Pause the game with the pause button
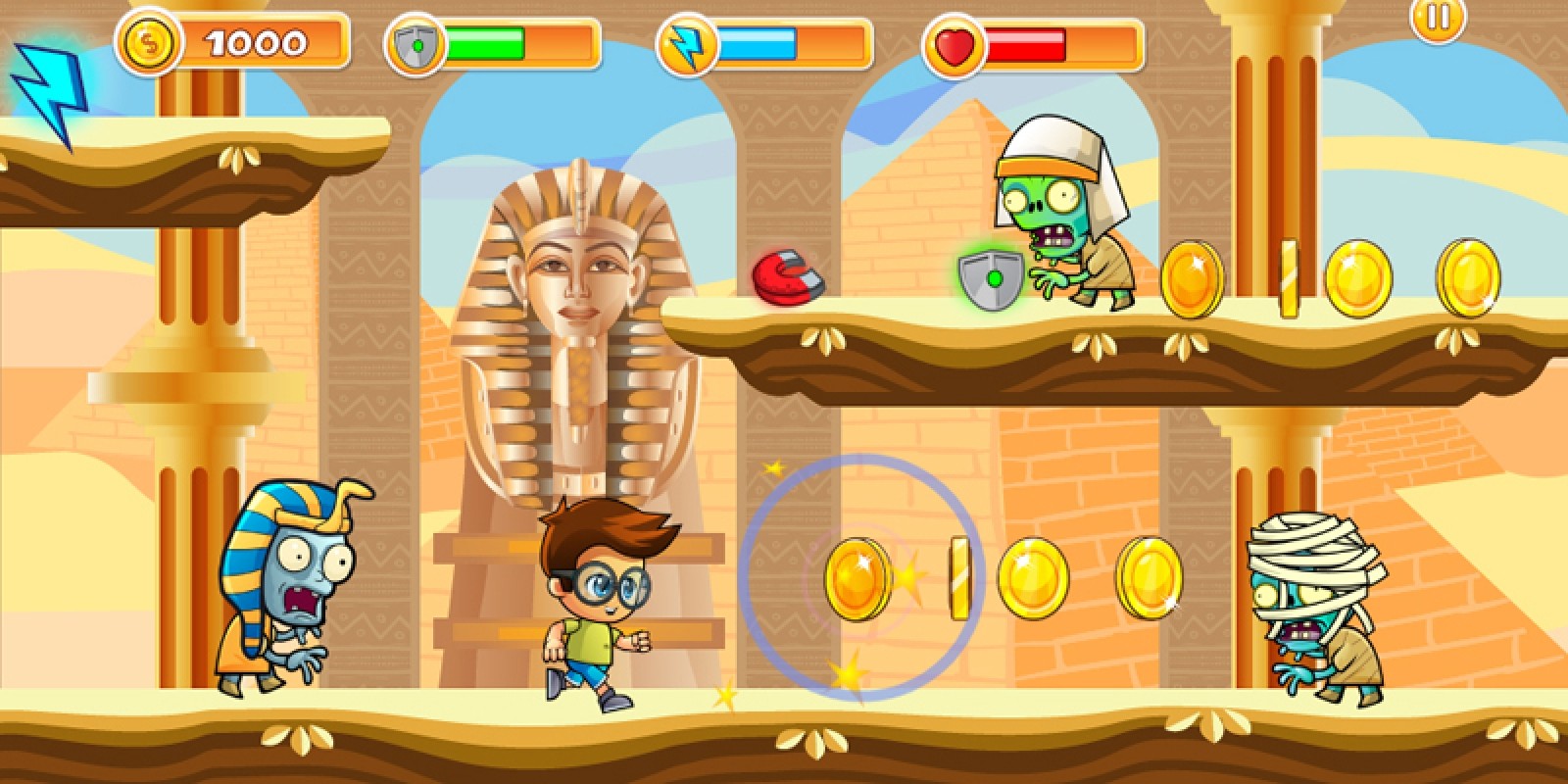This screenshot has height=784, width=1568. 1438,17
